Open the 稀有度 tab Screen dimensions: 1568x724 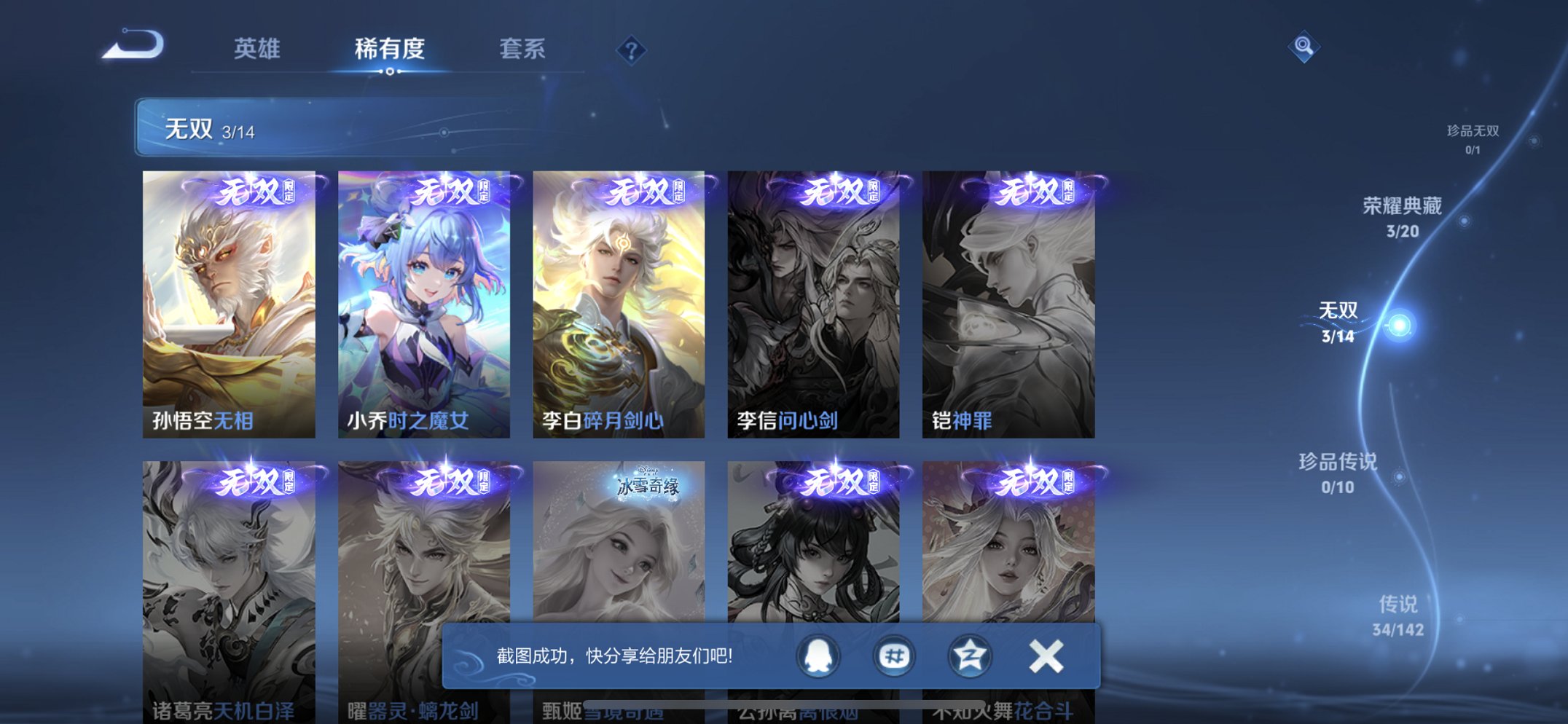pos(390,48)
